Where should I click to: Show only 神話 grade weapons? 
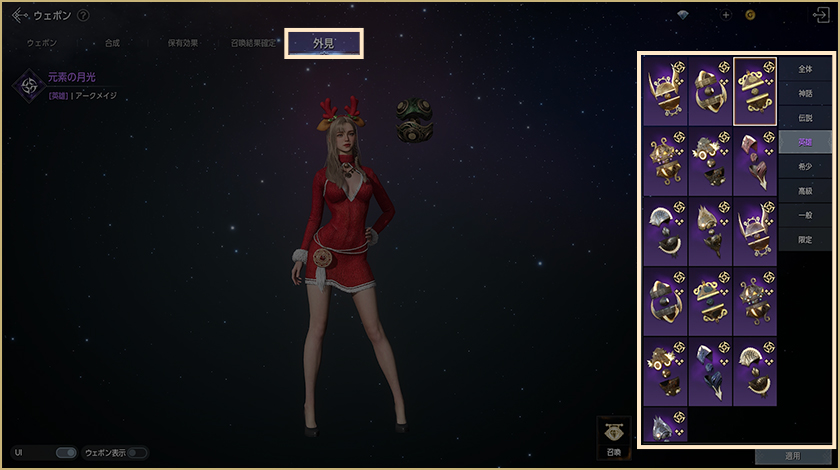click(806, 93)
